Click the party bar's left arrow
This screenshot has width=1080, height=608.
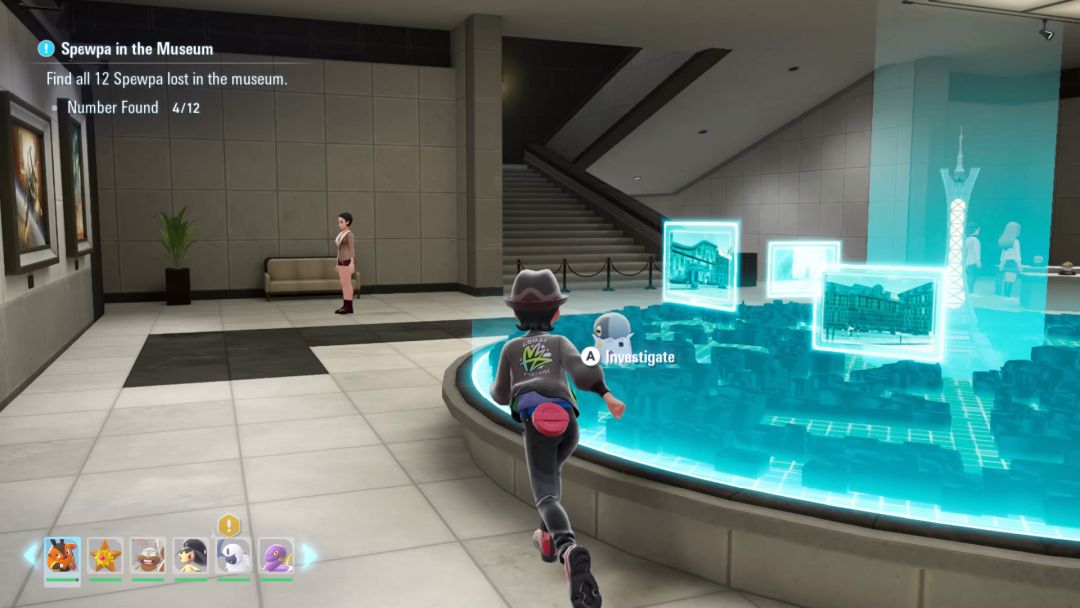(31, 555)
